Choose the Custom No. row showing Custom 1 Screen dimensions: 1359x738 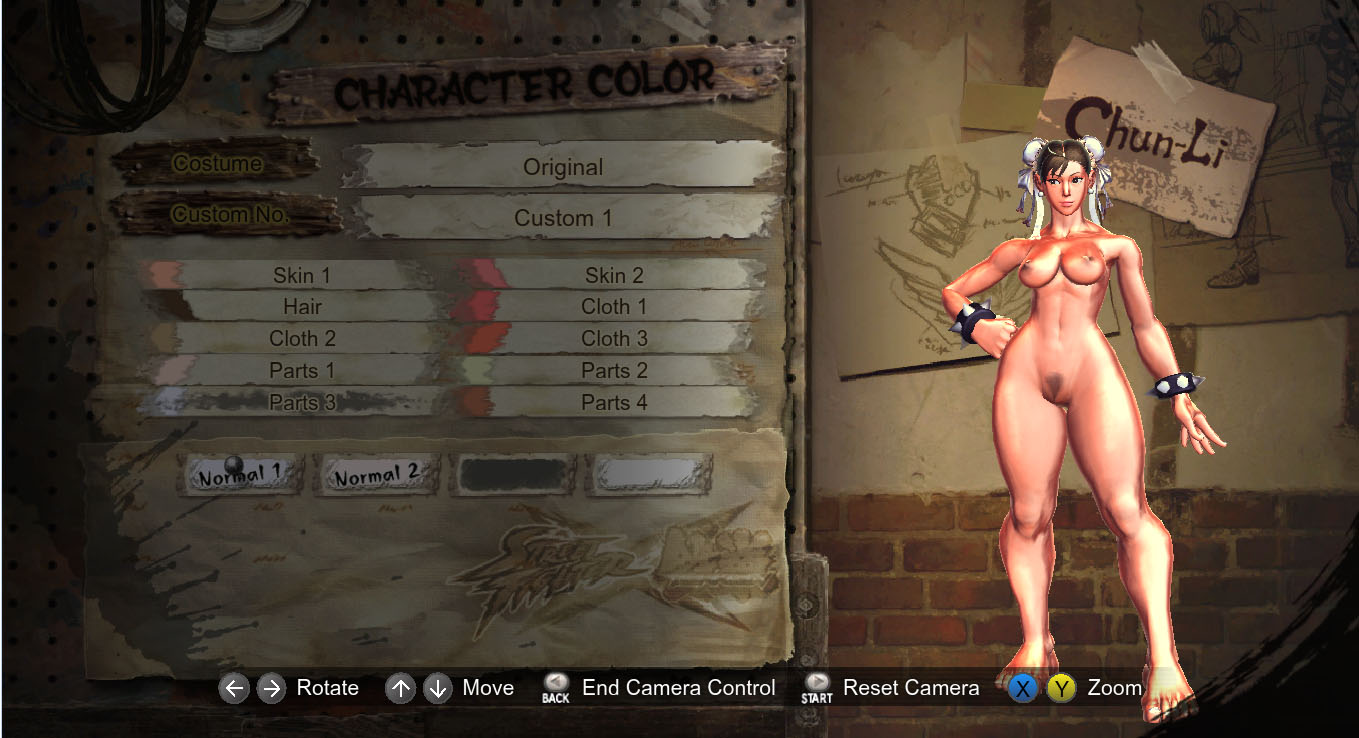(x=563, y=218)
